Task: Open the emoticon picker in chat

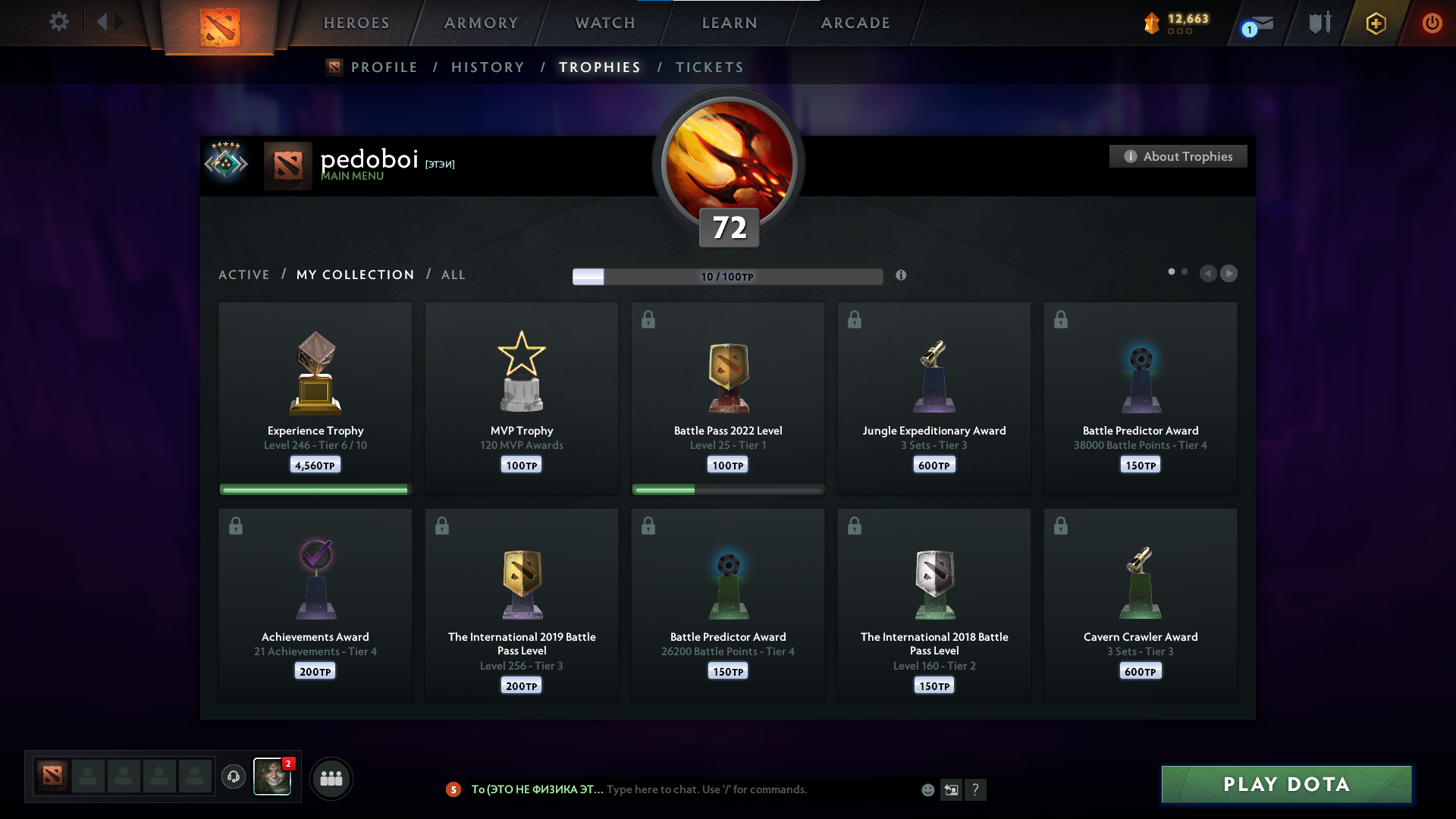Action: click(928, 789)
